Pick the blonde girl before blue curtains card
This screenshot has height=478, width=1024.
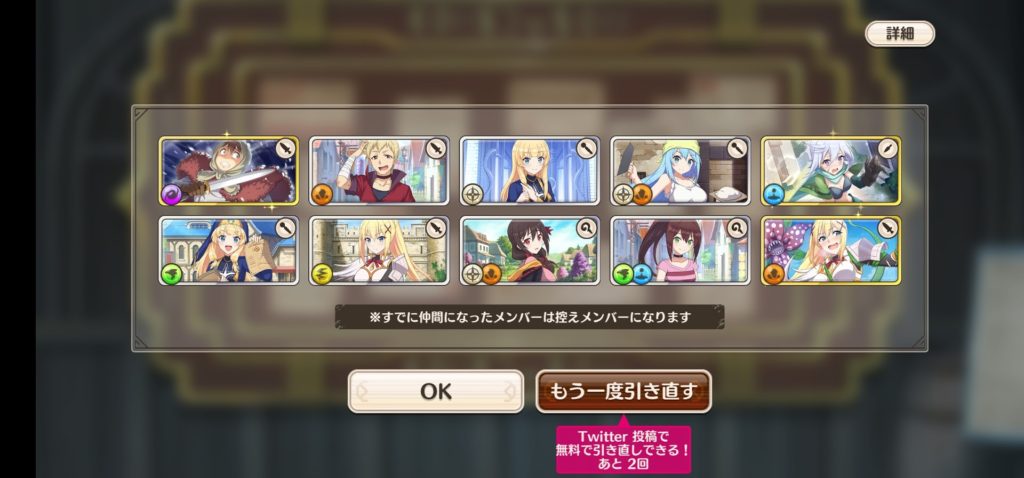click(x=530, y=170)
